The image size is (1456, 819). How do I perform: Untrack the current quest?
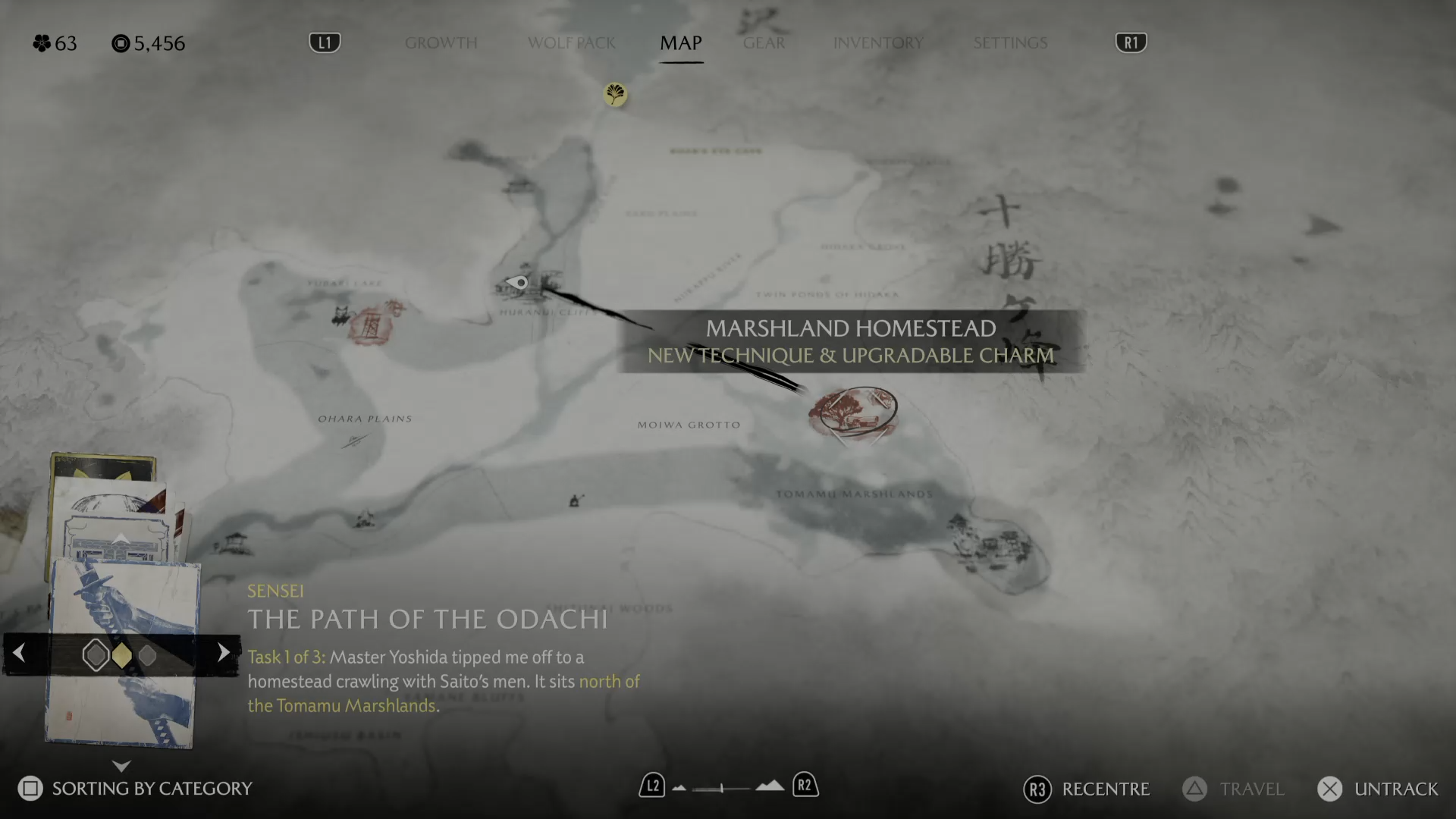(1377, 789)
